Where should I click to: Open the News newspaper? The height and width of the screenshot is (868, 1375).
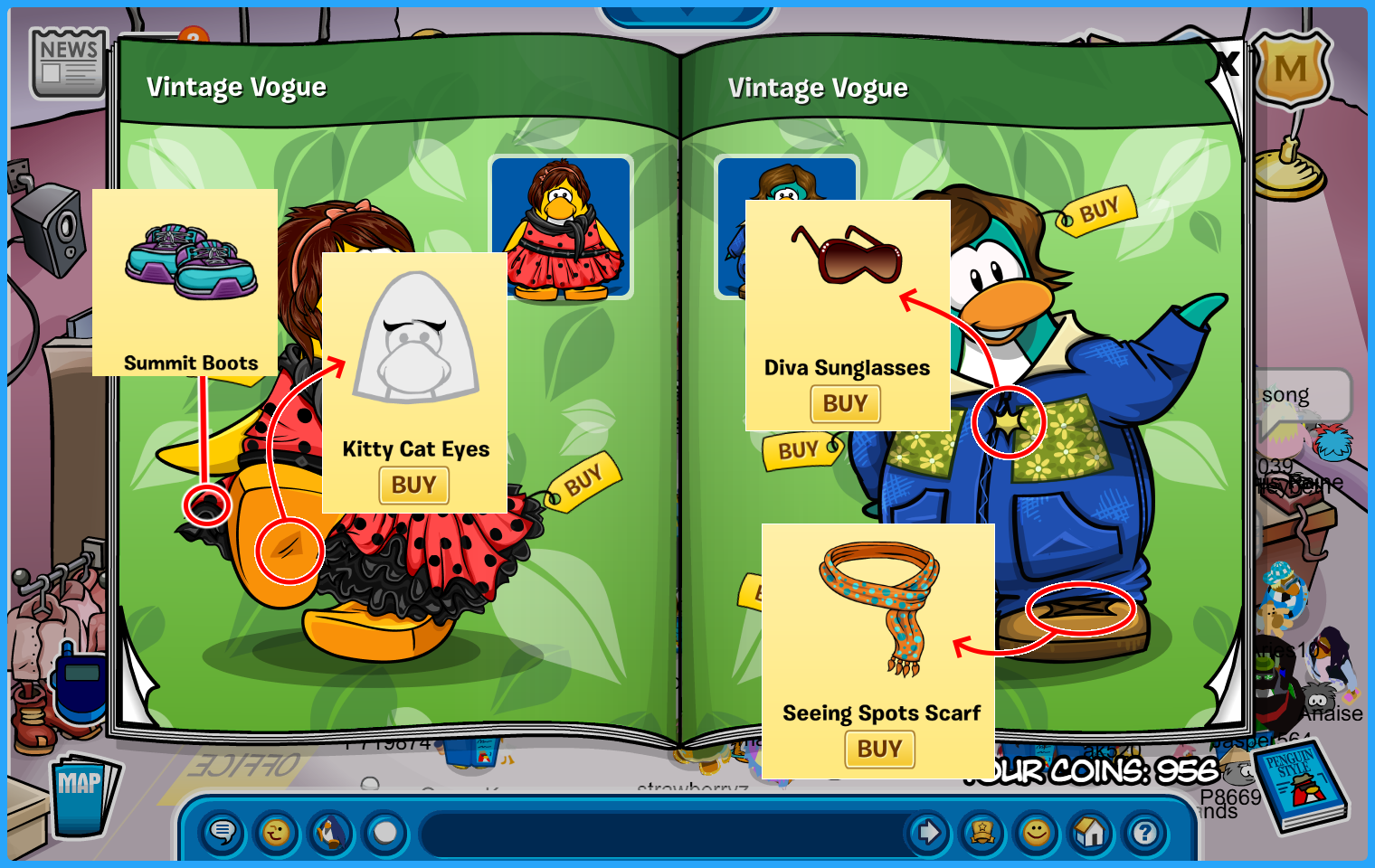click(x=68, y=62)
